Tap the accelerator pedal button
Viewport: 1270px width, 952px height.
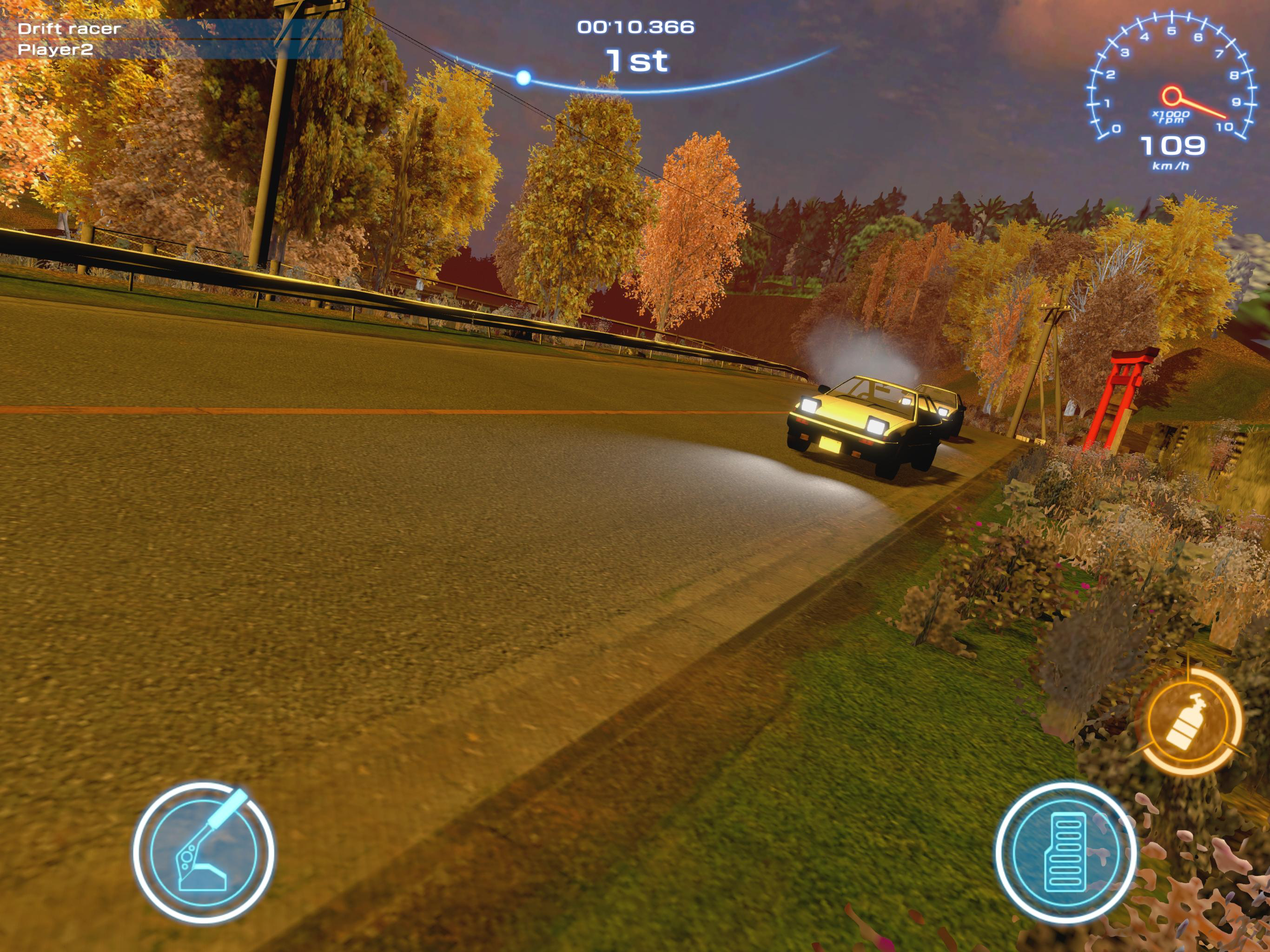point(1065,852)
